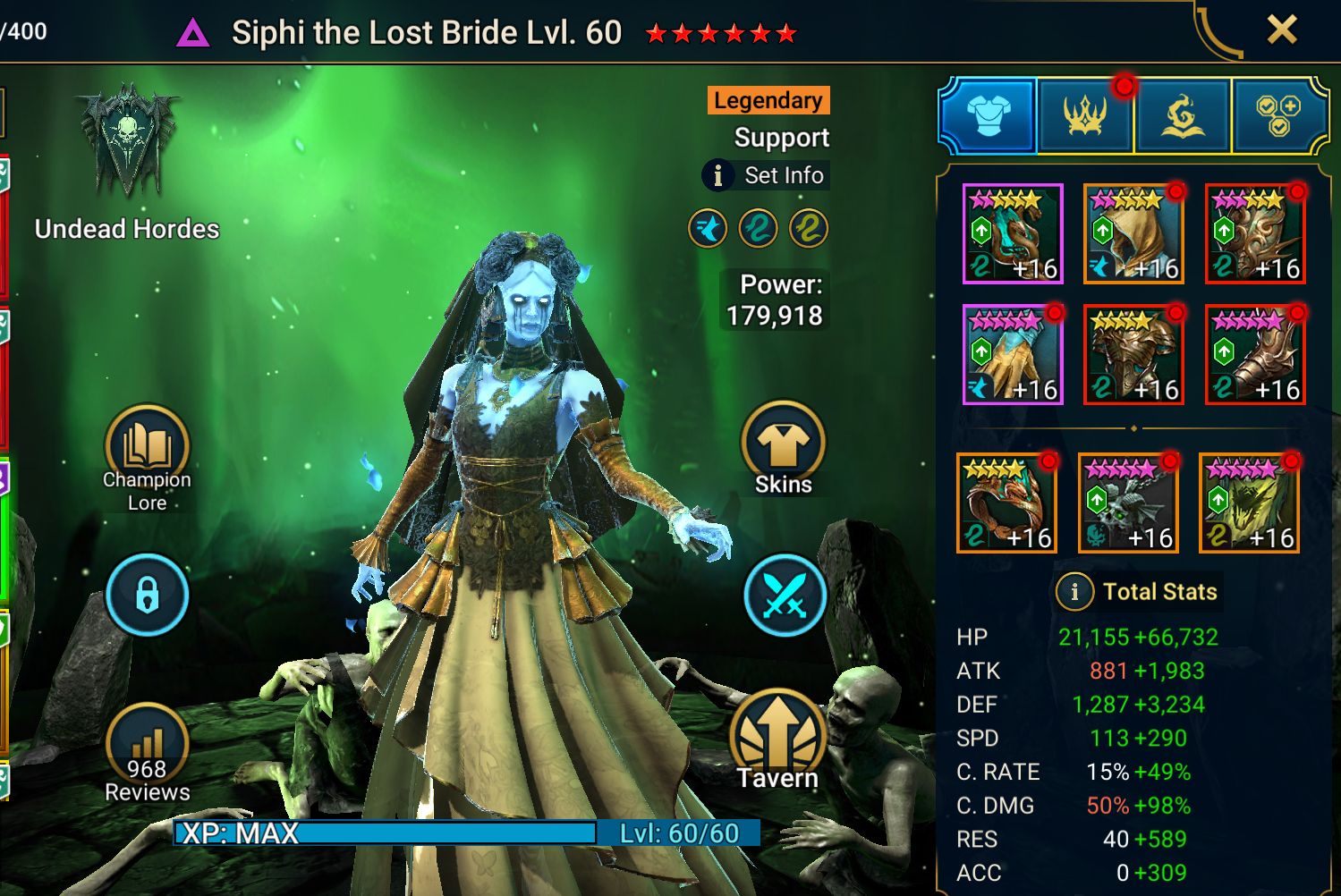Toggle the champion lock button
1341x896 pixels.
click(x=147, y=595)
